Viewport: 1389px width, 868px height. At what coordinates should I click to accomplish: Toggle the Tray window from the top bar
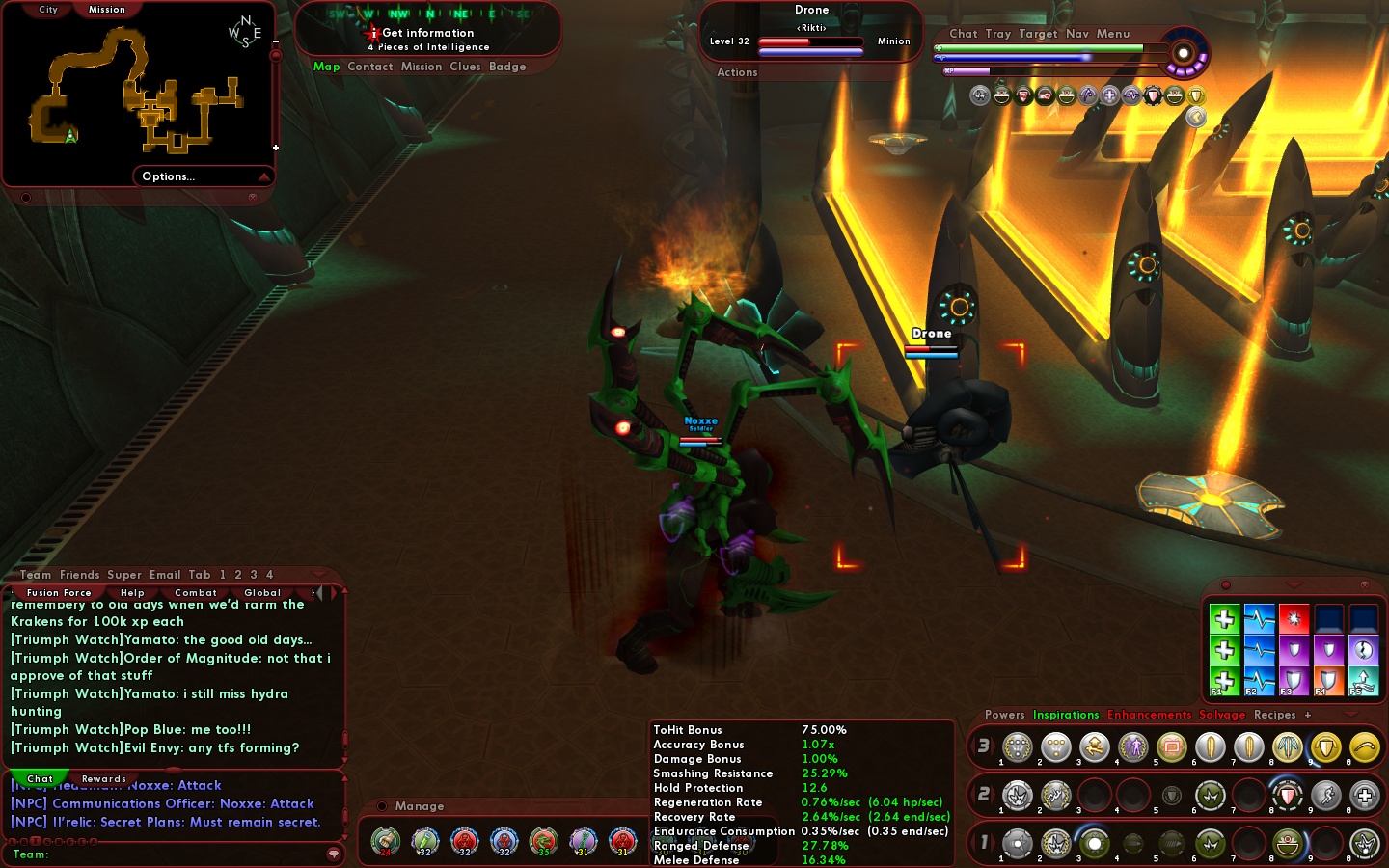coord(998,34)
